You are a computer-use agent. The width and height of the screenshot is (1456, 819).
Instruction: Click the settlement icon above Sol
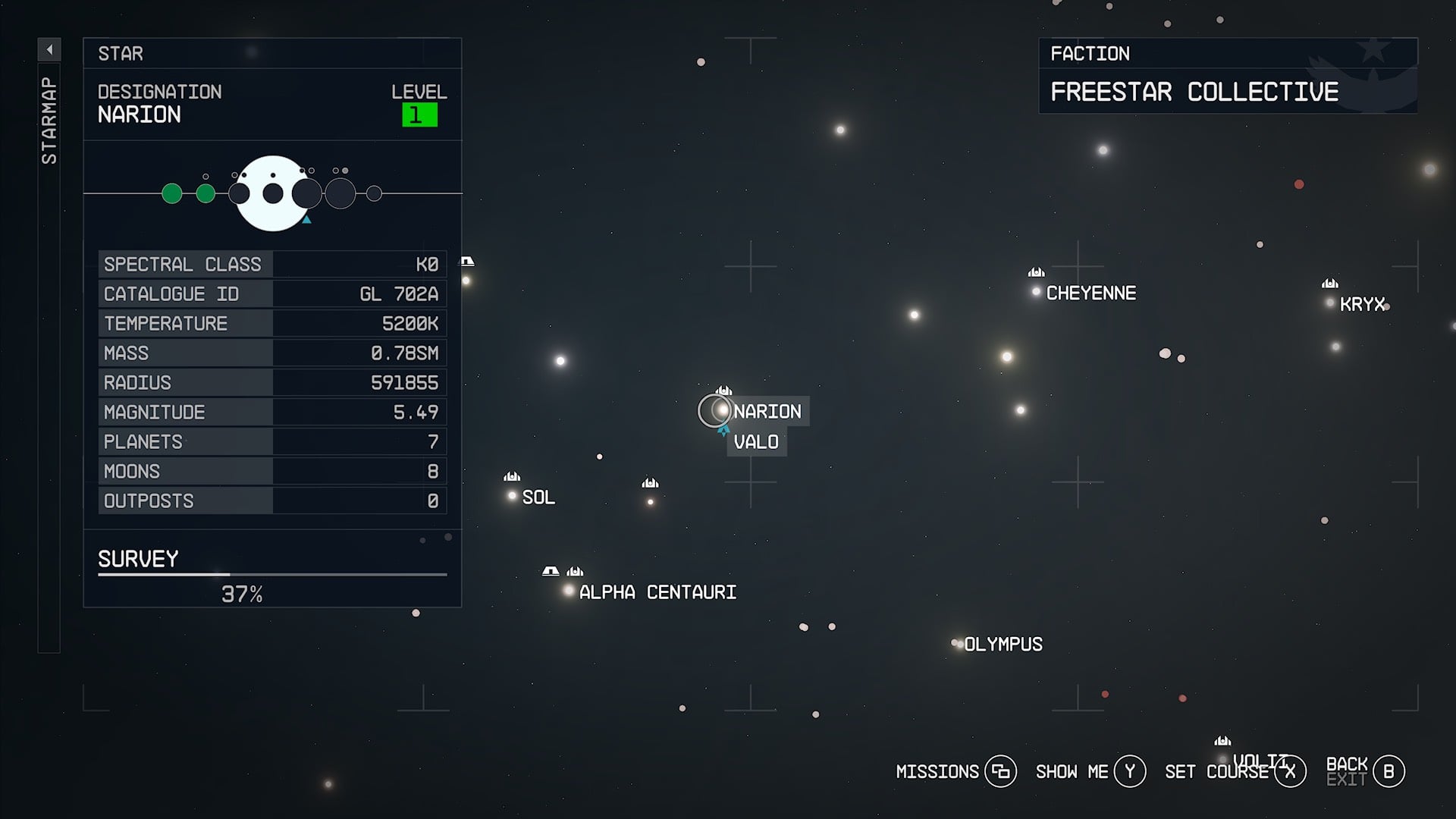click(513, 476)
